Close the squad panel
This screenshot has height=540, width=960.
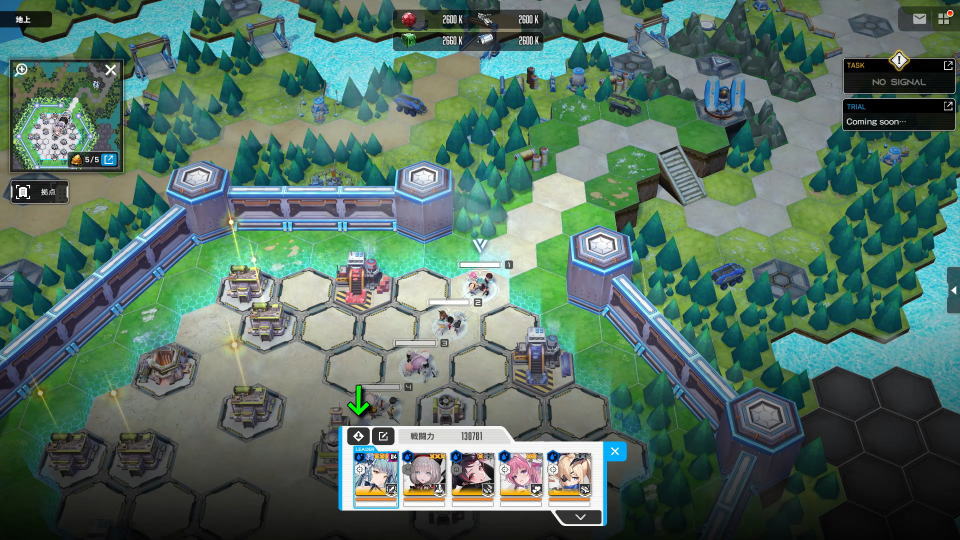(x=615, y=451)
